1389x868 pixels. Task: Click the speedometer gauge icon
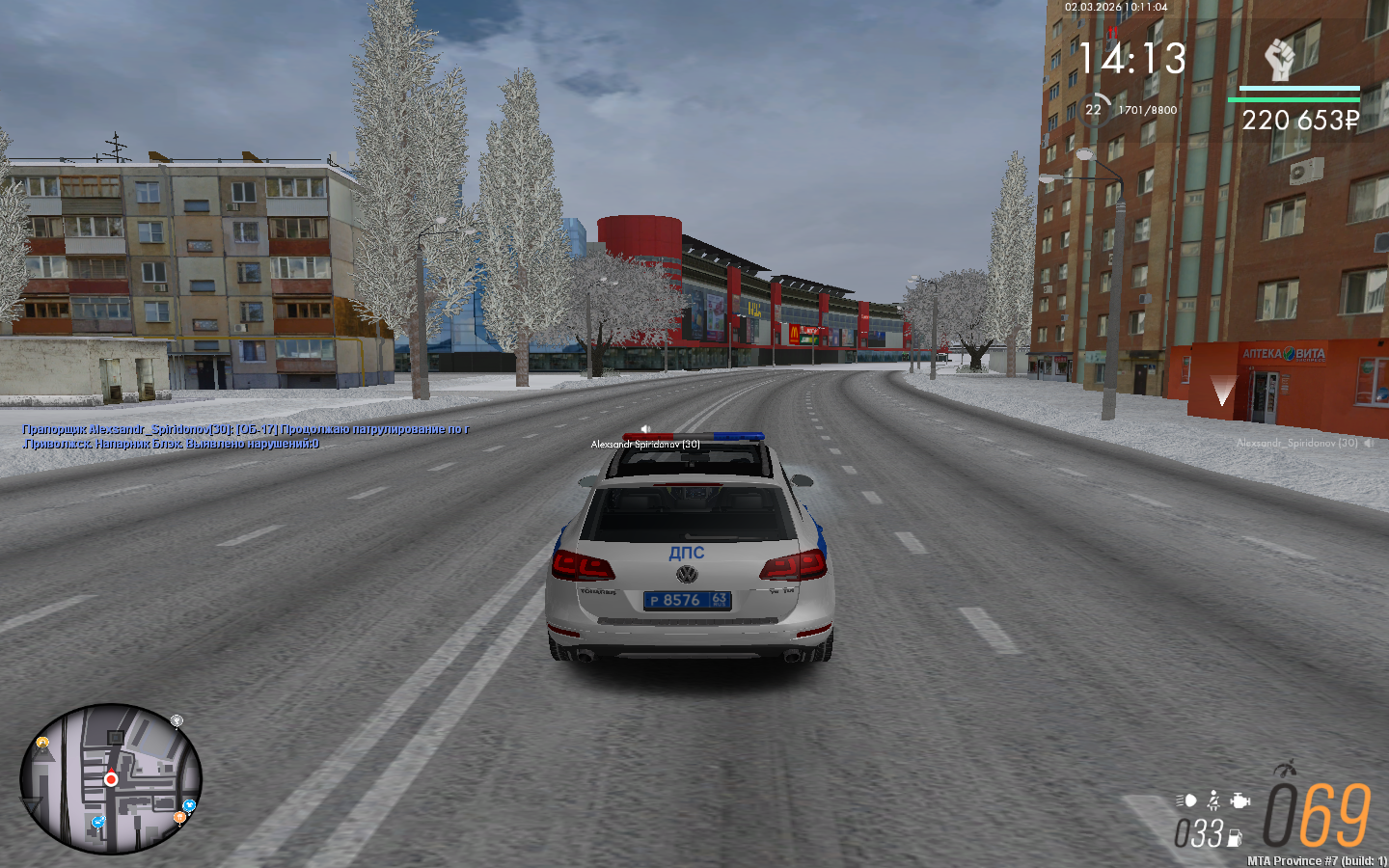(1284, 769)
